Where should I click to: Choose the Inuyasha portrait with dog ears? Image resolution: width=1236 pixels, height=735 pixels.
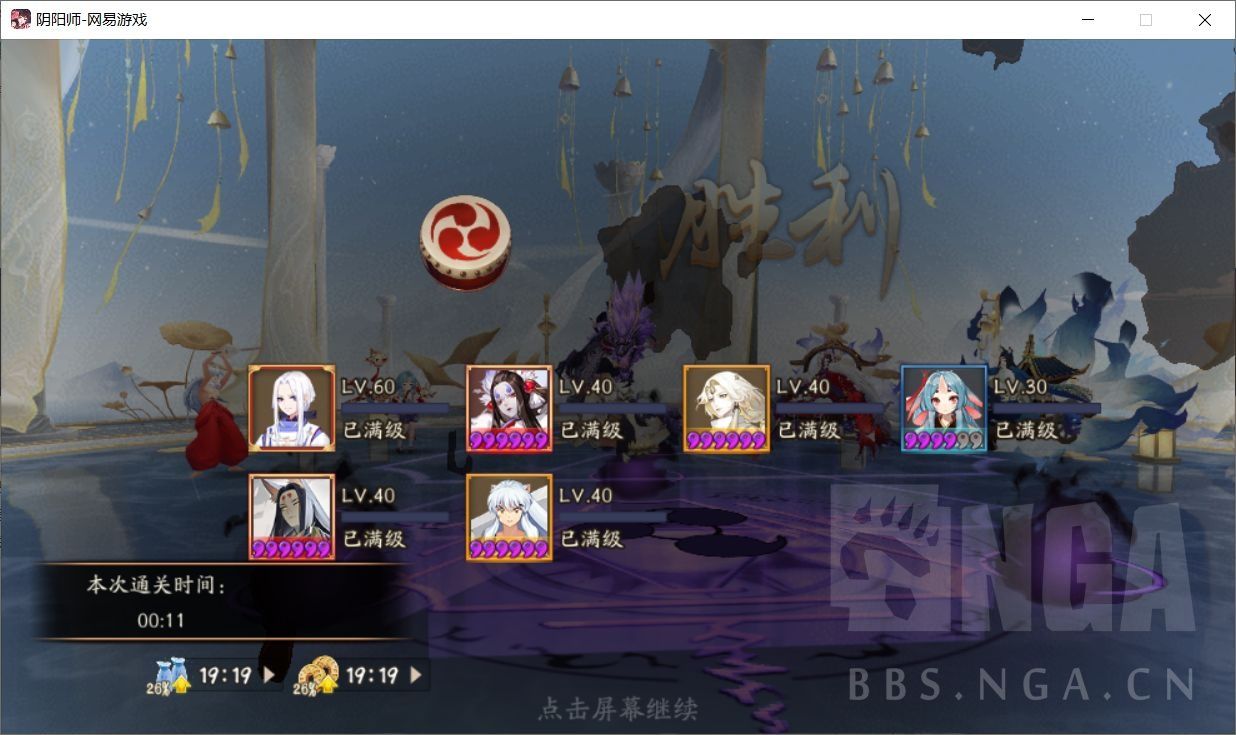pos(509,517)
